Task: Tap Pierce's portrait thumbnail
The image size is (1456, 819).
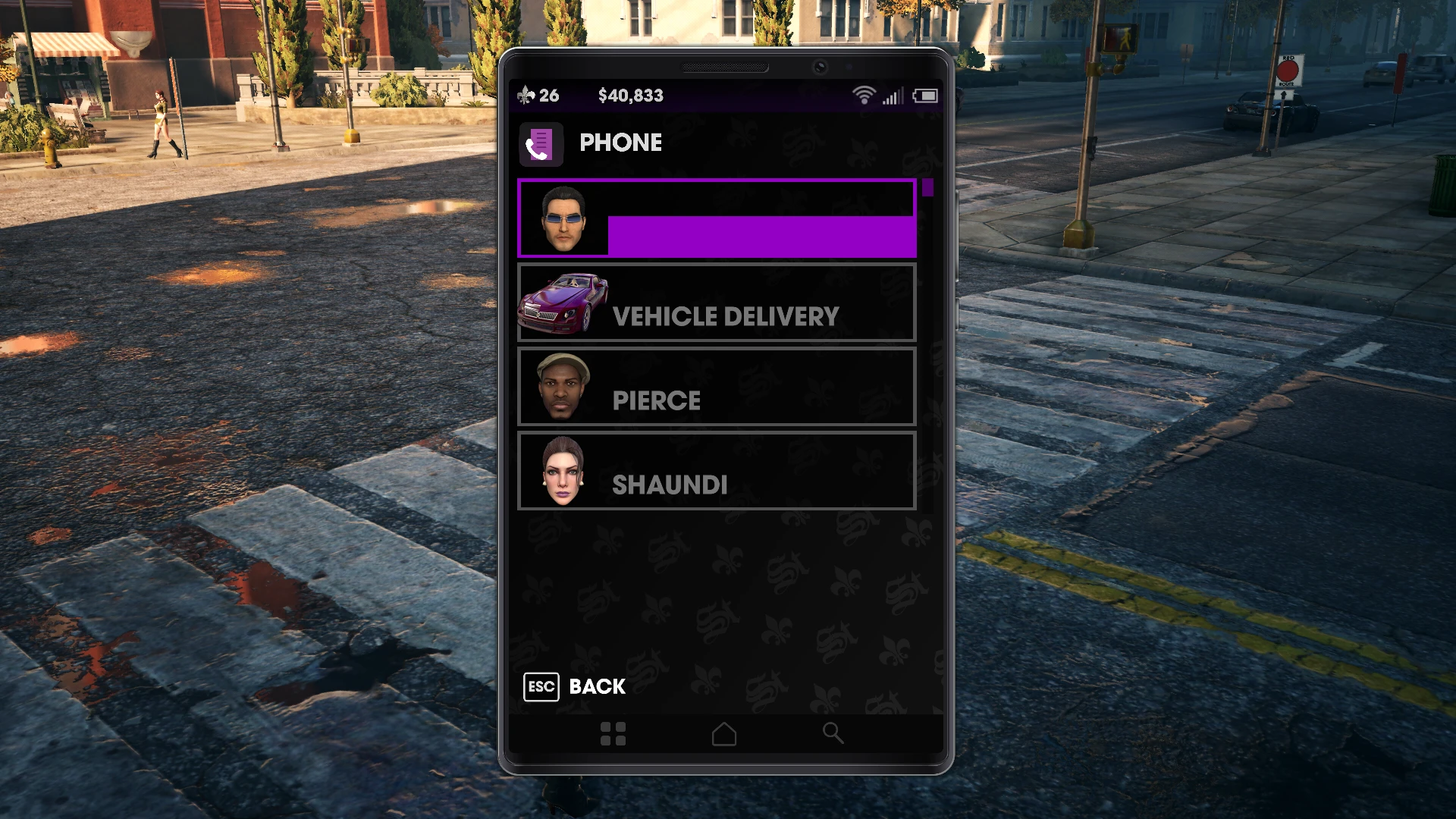Action: click(x=562, y=387)
